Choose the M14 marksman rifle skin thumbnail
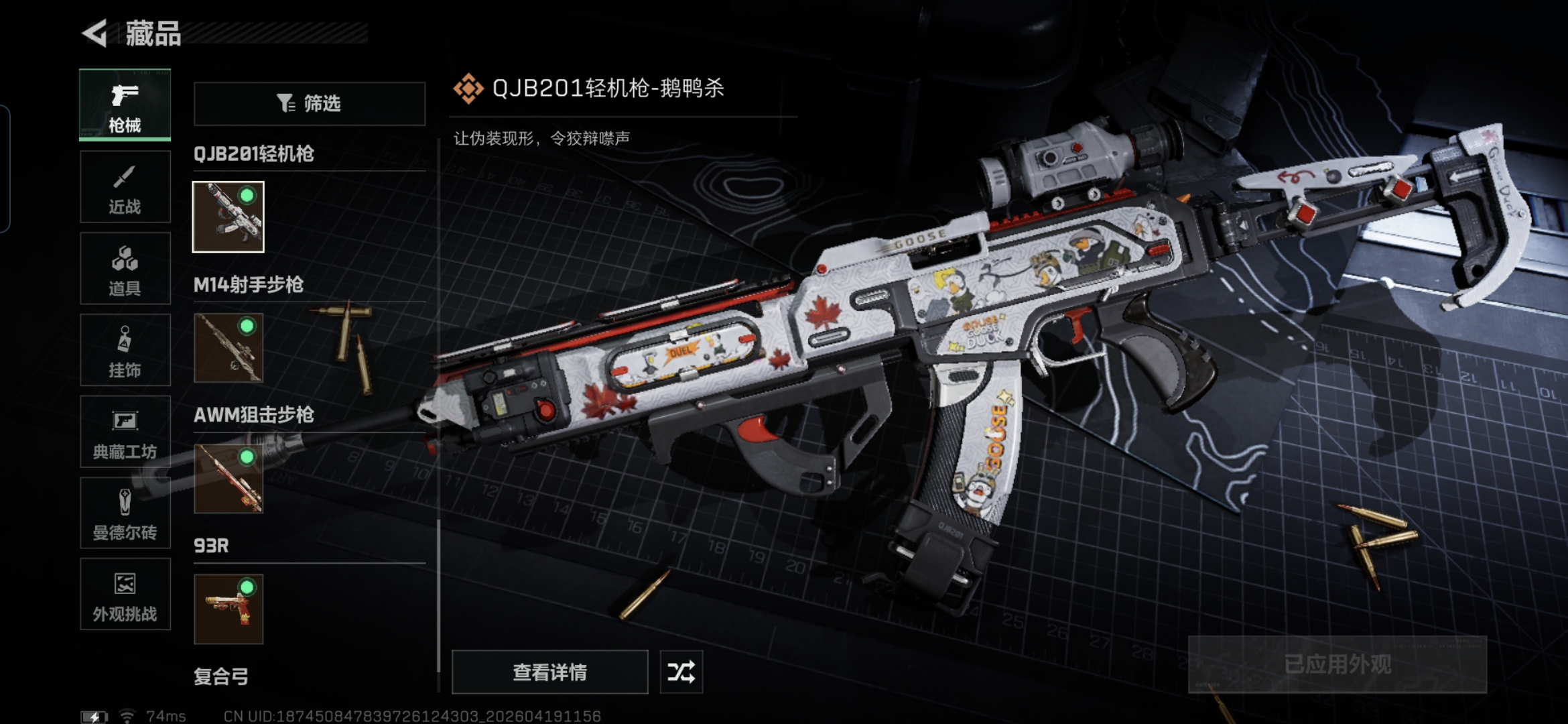The image size is (1568, 724). [228, 348]
